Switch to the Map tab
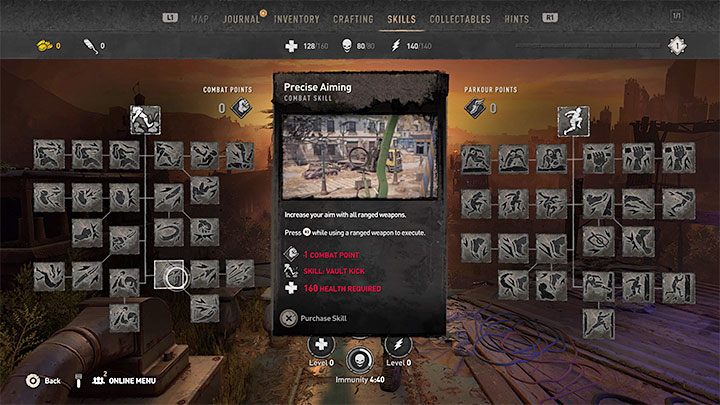The height and width of the screenshot is (405, 720). tap(200, 18)
